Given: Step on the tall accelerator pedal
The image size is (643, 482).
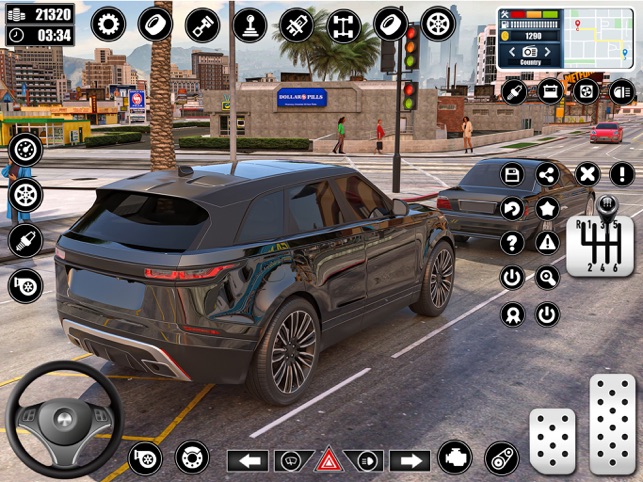Looking at the screenshot, I should tap(611, 425).
